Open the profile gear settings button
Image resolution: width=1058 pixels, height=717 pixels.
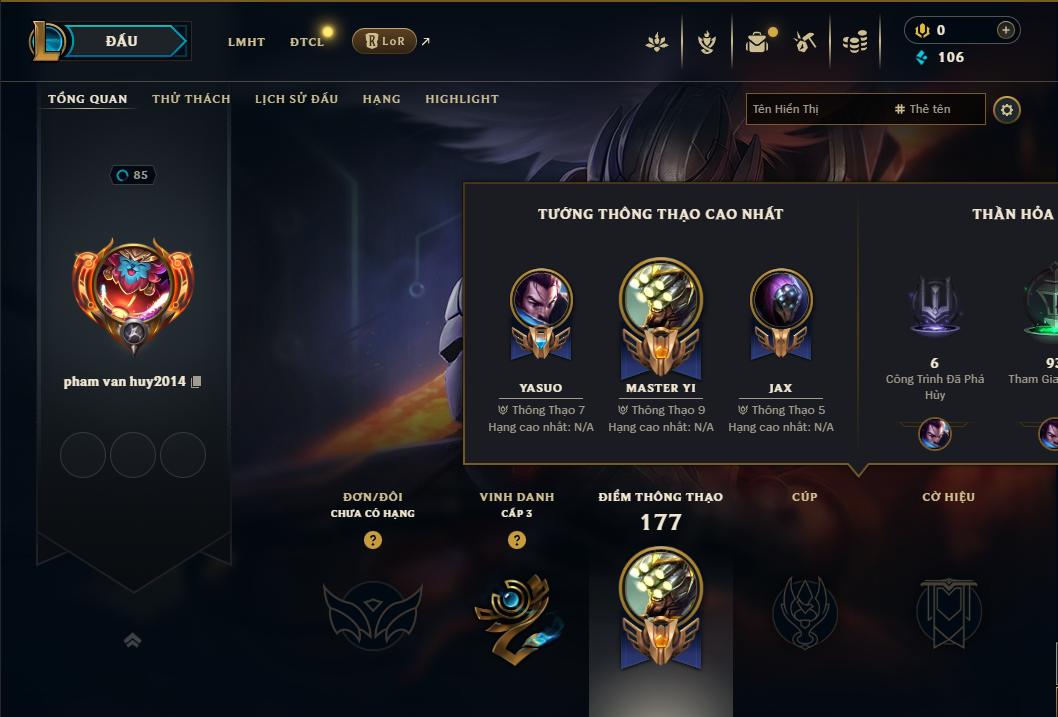[1007, 109]
